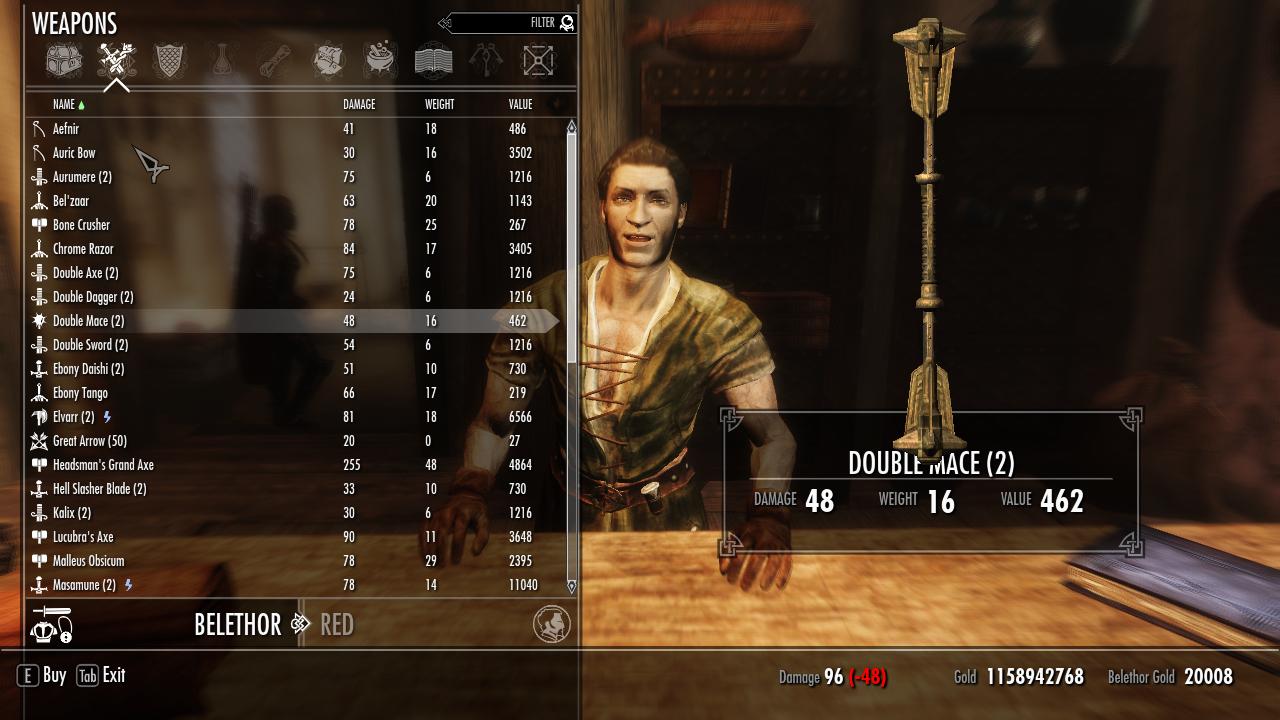Image resolution: width=1280 pixels, height=720 pixels.
Task: Select Aefnir in the weapon list
Action: click(x=66, y=129)
